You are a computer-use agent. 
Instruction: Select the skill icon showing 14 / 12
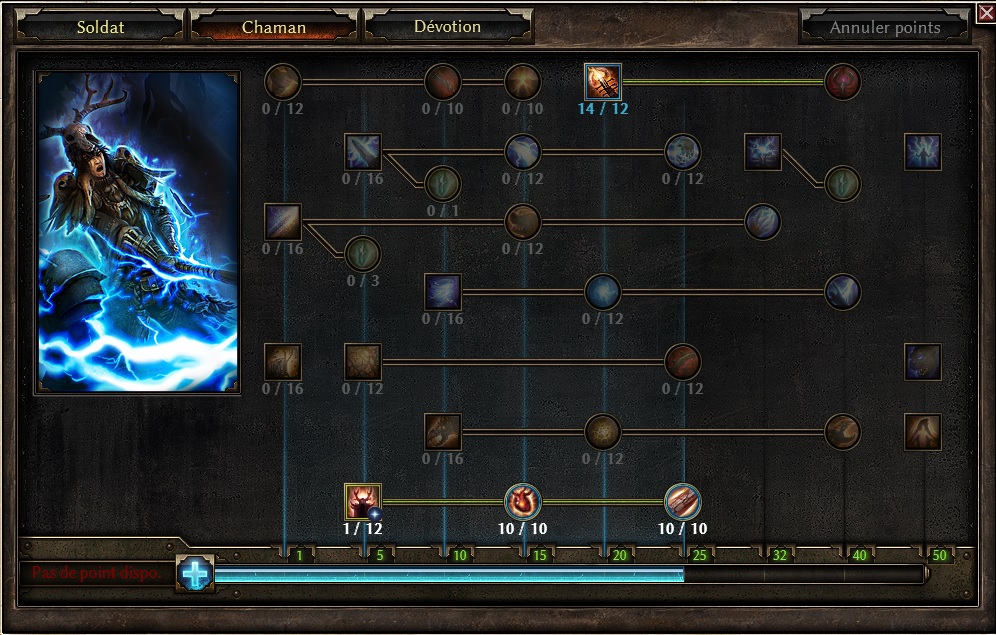(603, 81)
